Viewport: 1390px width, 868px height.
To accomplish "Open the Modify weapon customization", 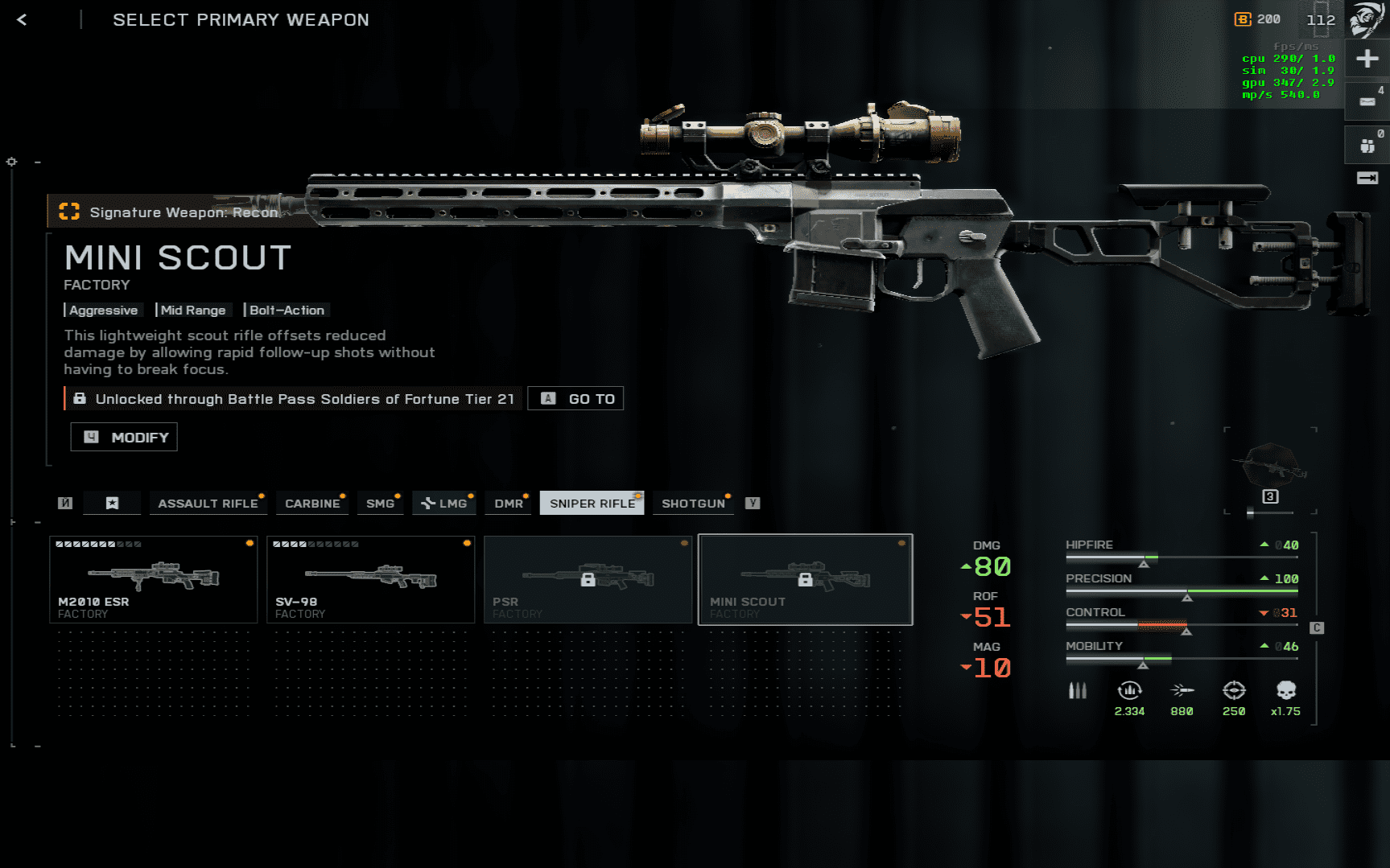I will coord(124,437).
